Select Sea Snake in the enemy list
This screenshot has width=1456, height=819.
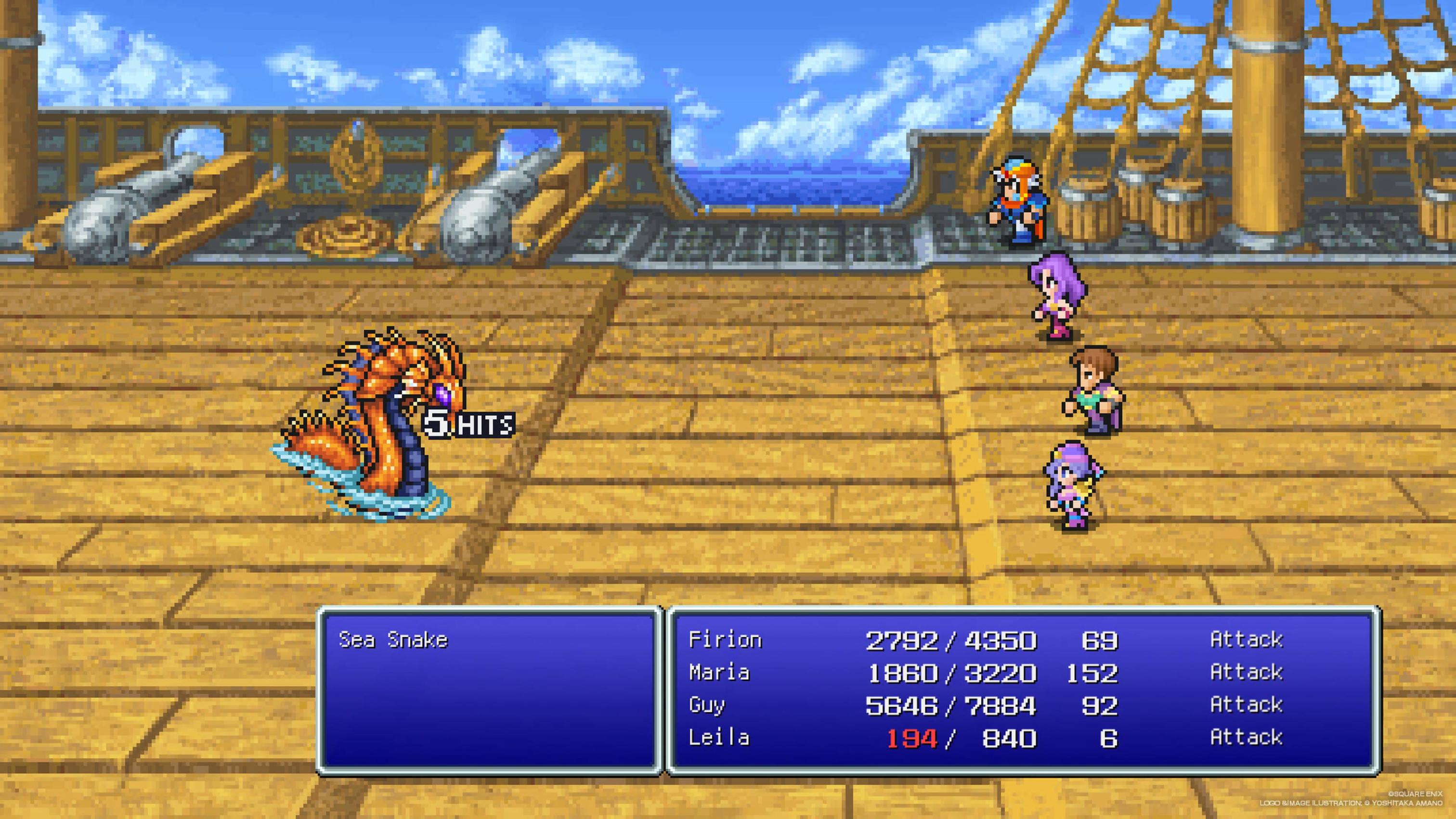[x=393, y=640]
